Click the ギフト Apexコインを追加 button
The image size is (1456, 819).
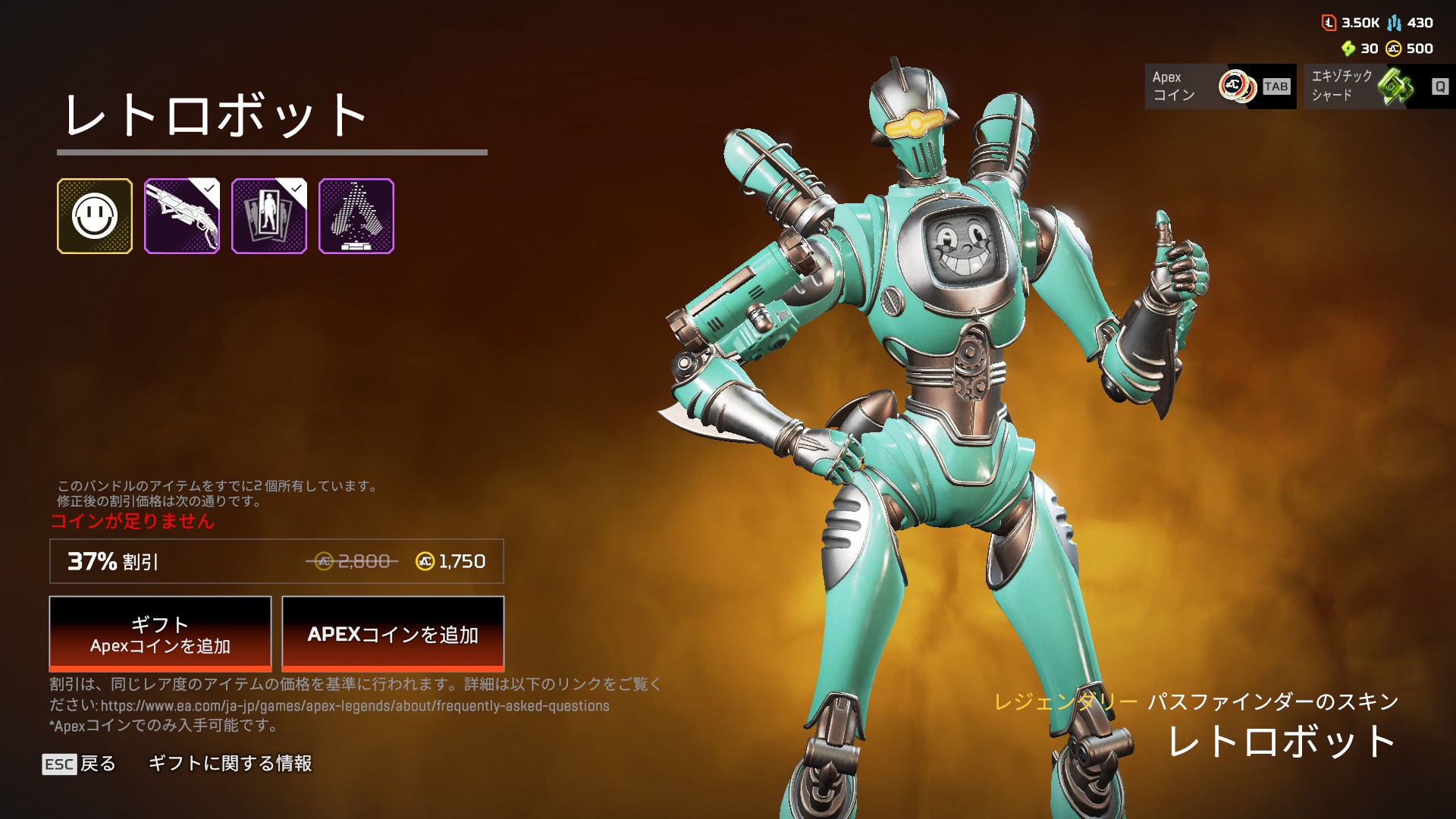[160, 634]
